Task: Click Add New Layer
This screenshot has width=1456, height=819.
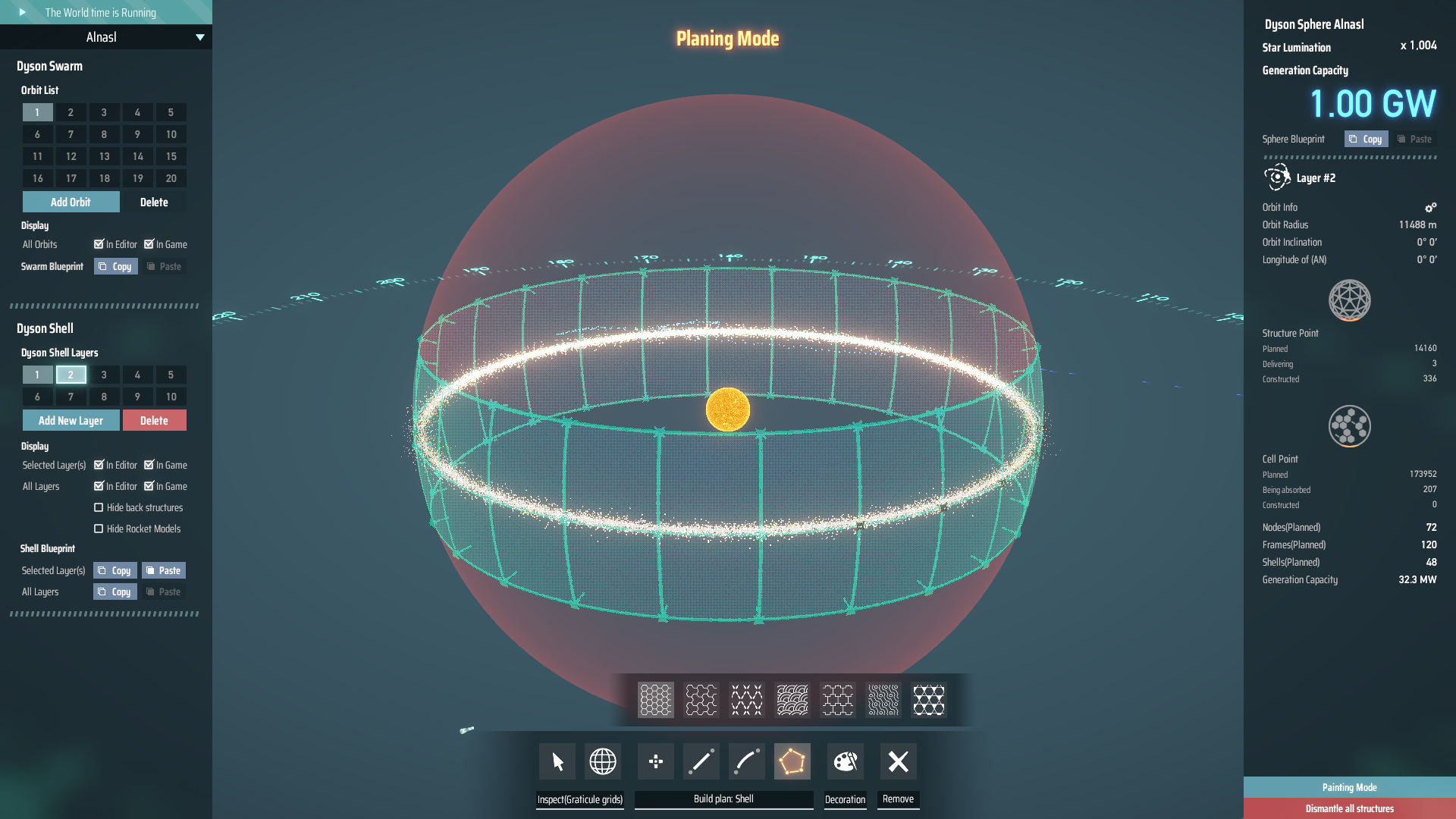Action: point(71,420)
